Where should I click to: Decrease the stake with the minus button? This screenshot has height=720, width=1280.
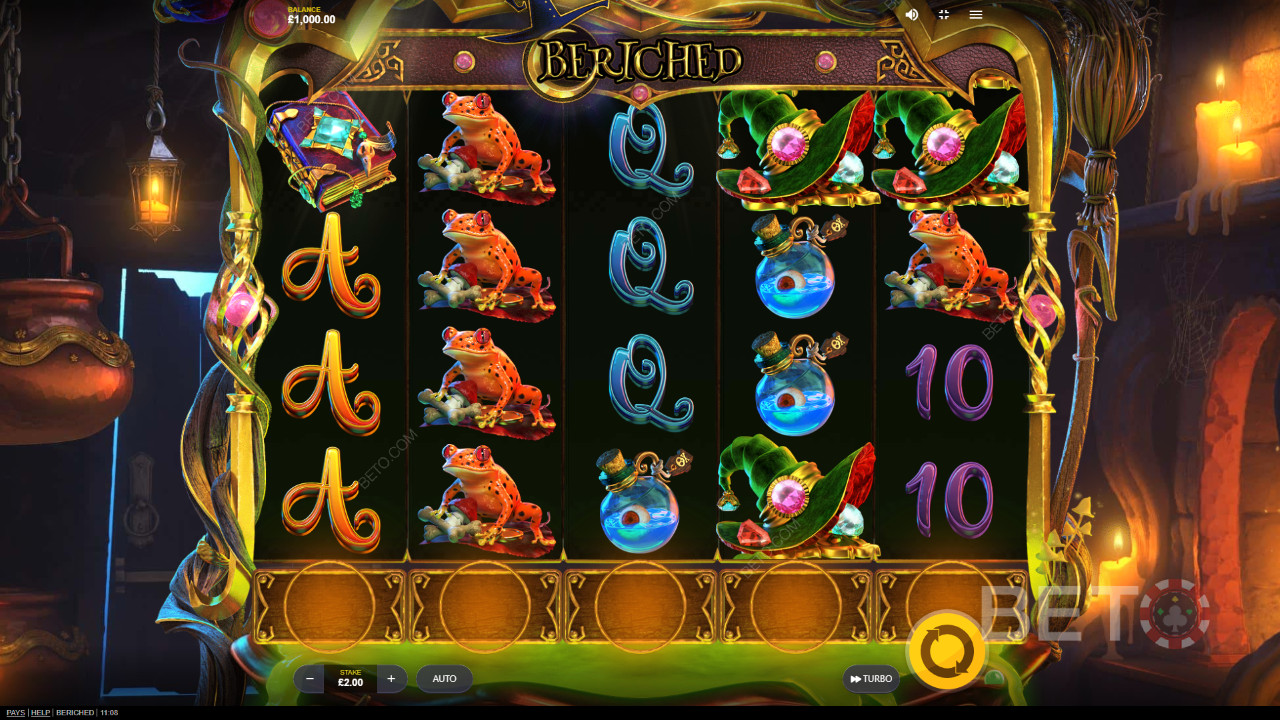pyautogui.click(x=310, y=679)
